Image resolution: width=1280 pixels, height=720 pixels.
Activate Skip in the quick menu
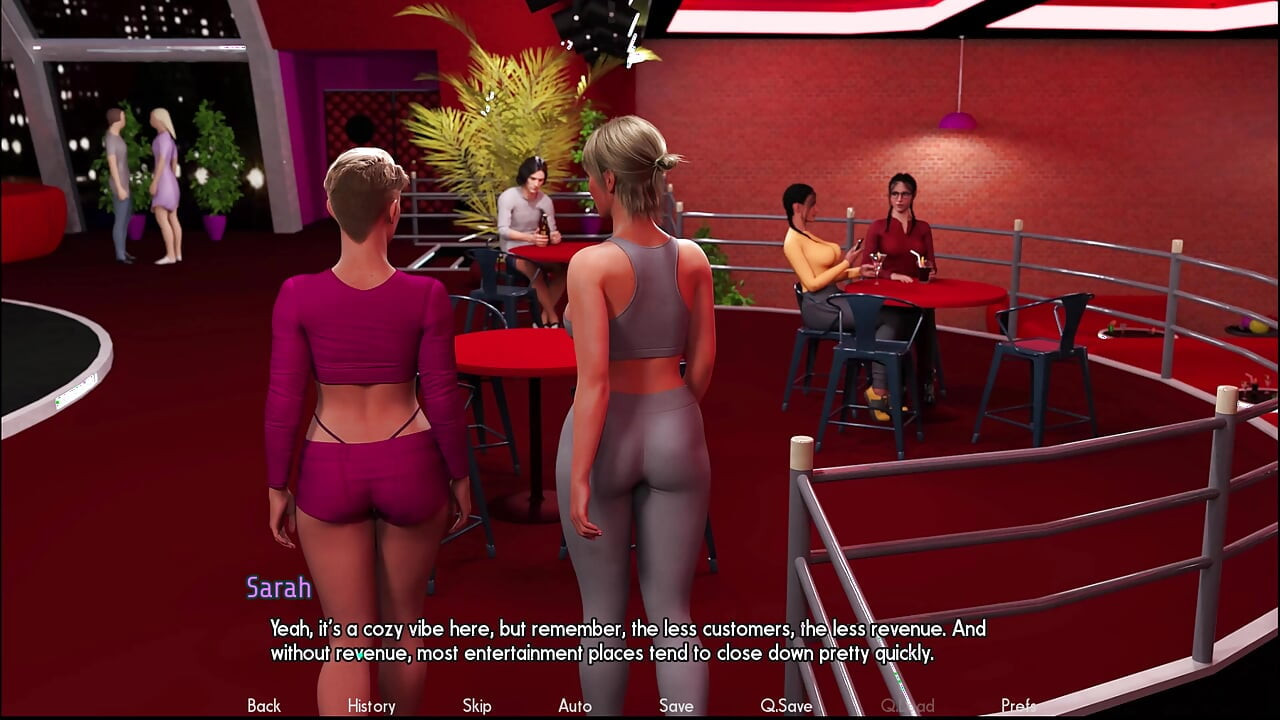click(477, 706)
